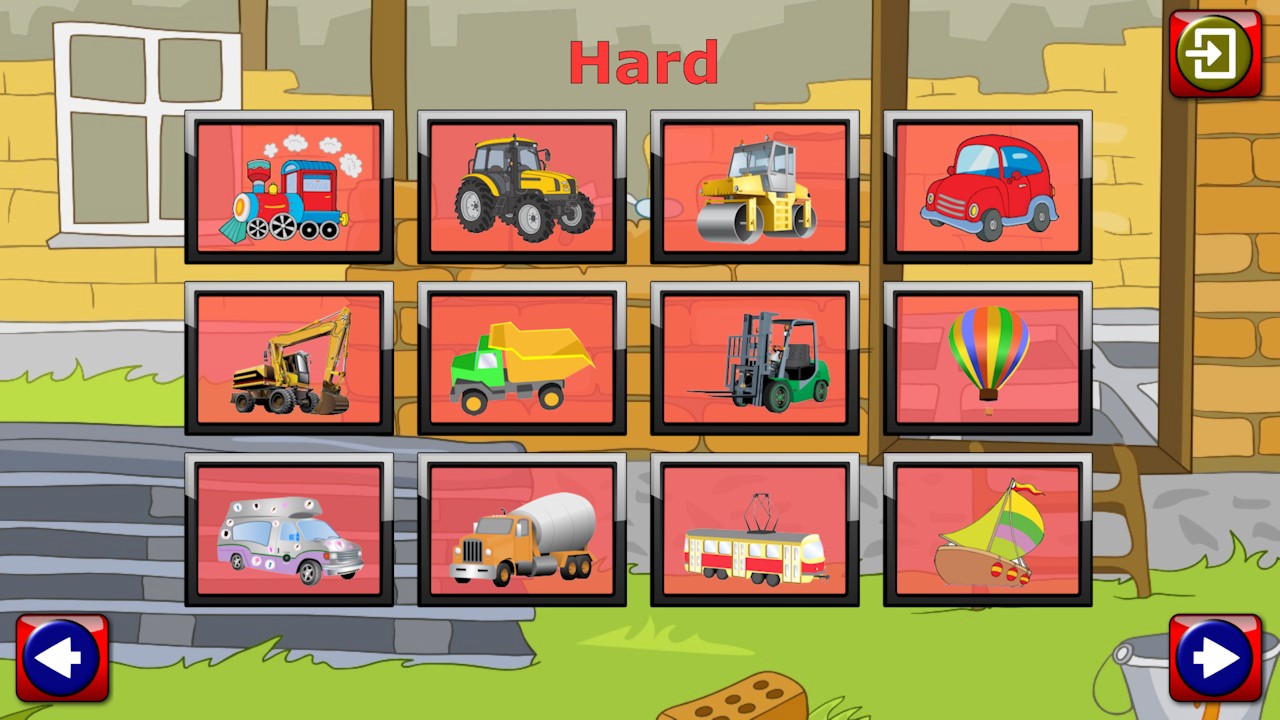Open the tram puzzle
The height and width of the screenshot is (720, 1280).
point(754,531)
